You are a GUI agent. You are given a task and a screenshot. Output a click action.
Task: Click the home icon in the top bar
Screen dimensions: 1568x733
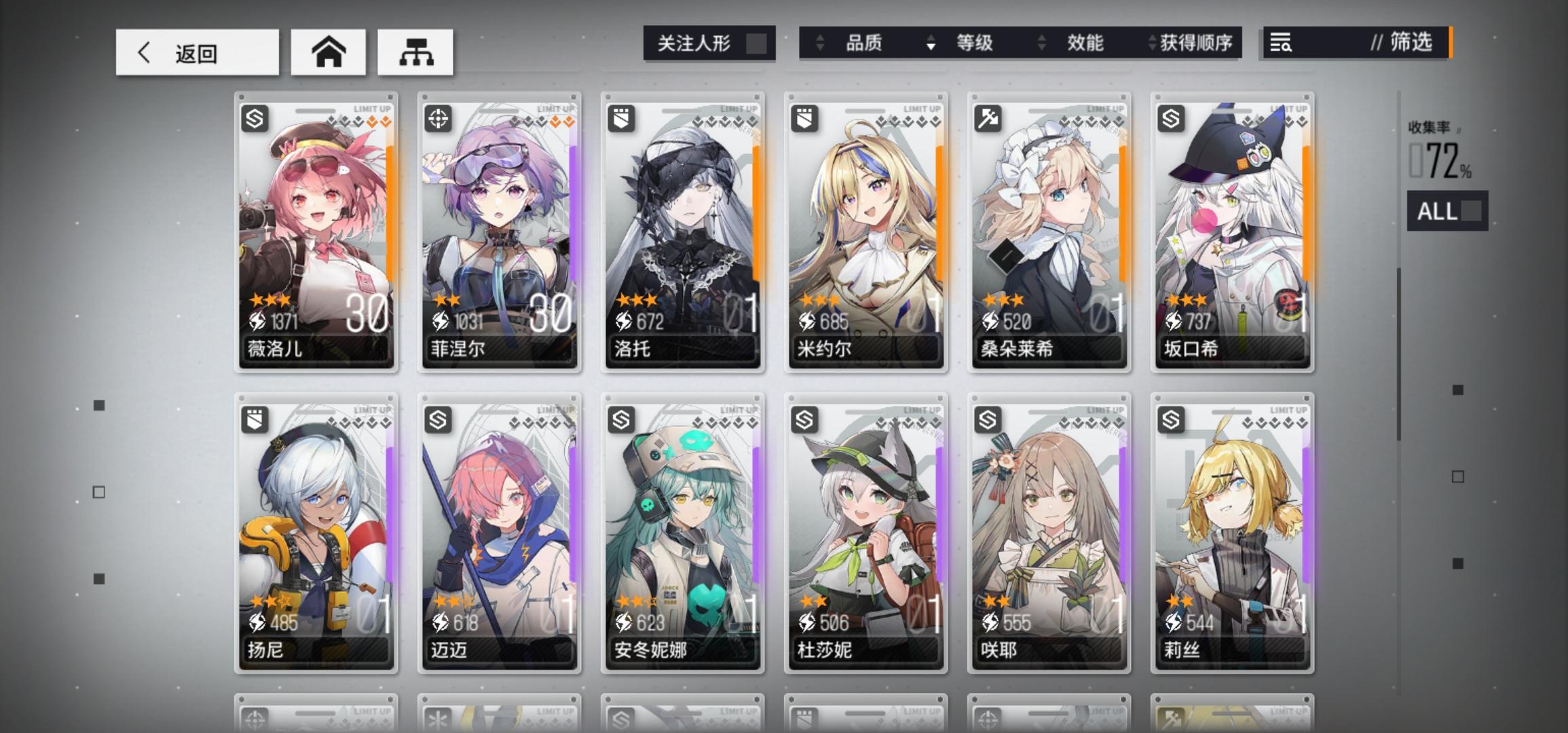pos(329,52)
